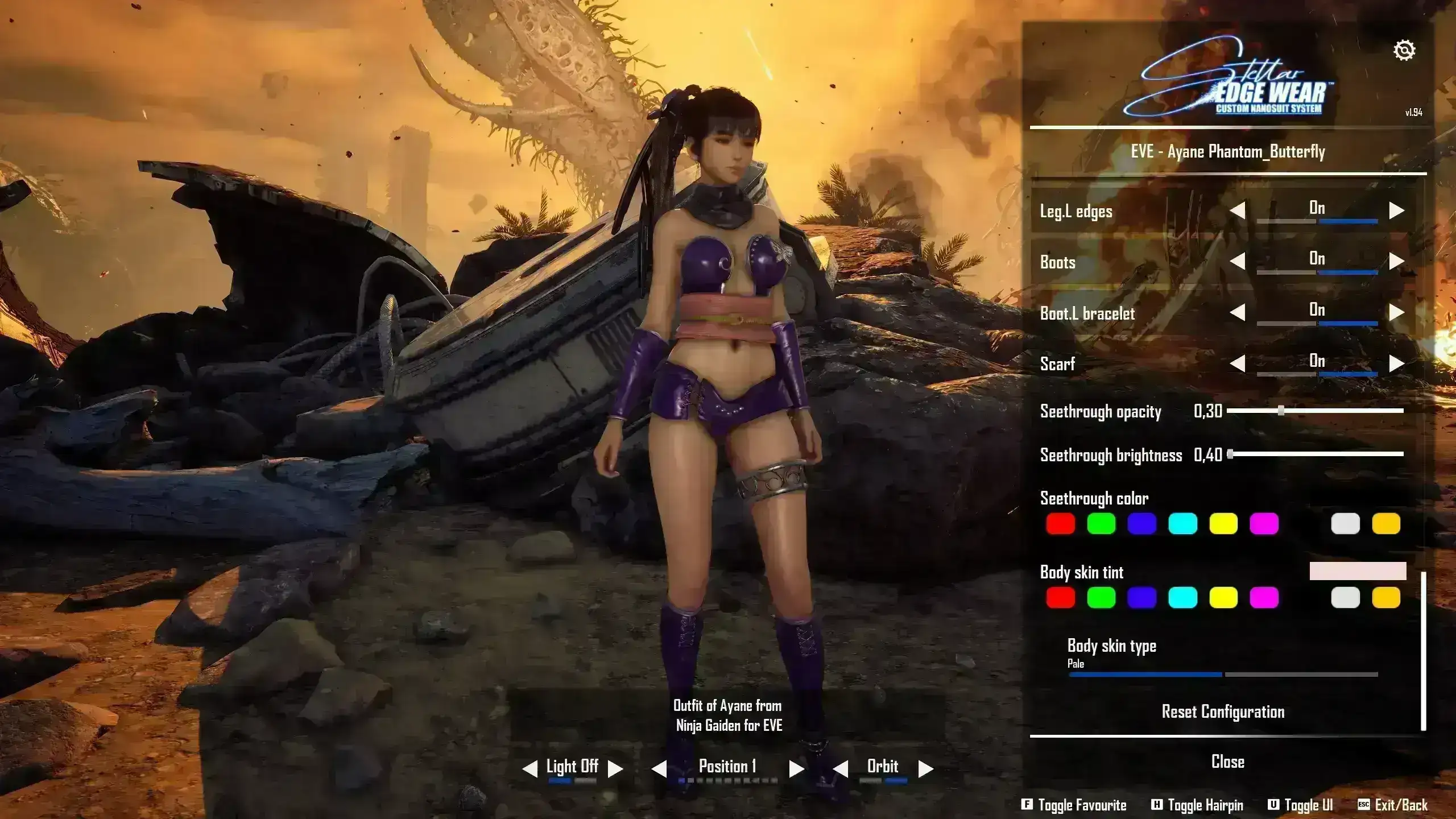
Task: Open the pink Body skin tint preview bar
Action: coord(1358,571)
